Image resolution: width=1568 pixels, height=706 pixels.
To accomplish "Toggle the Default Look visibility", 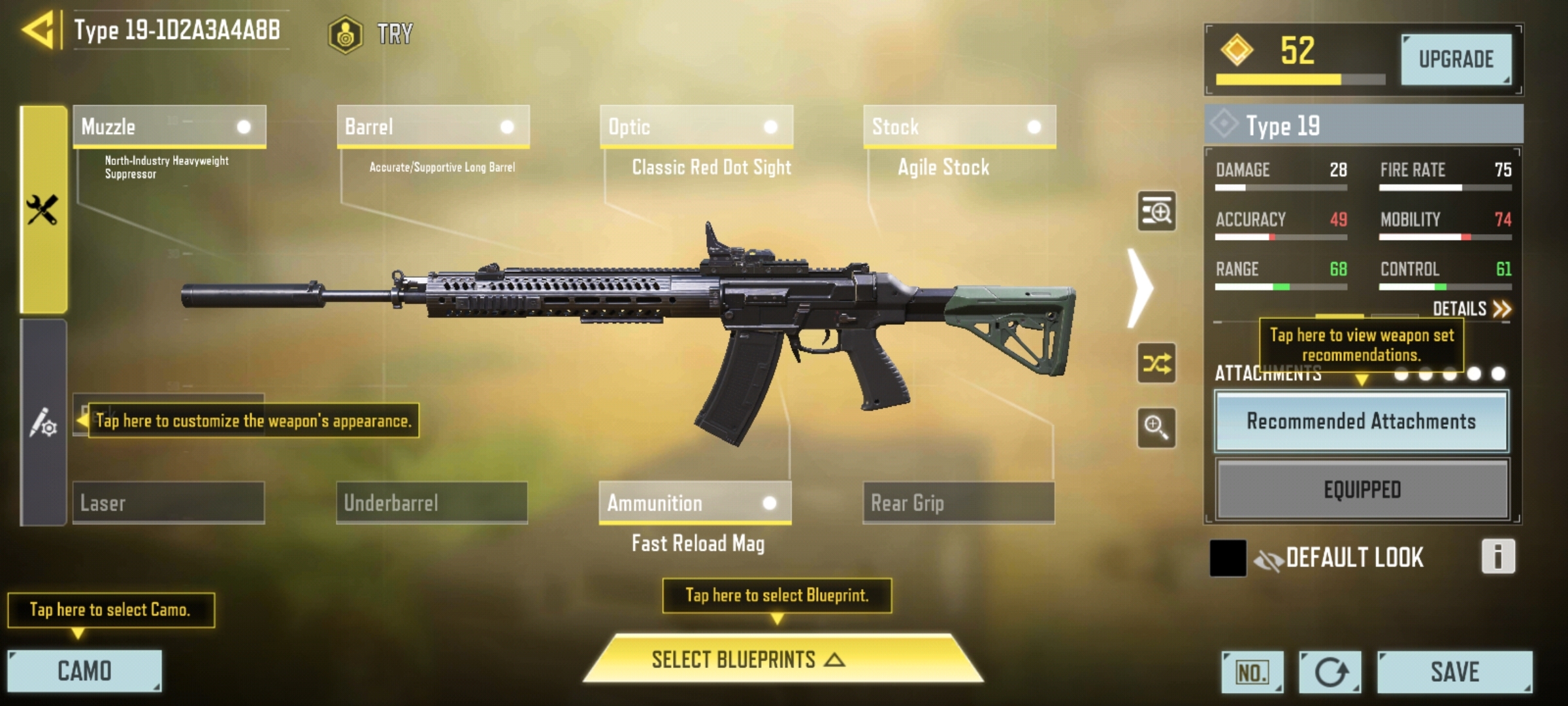I will [1269, 559].
